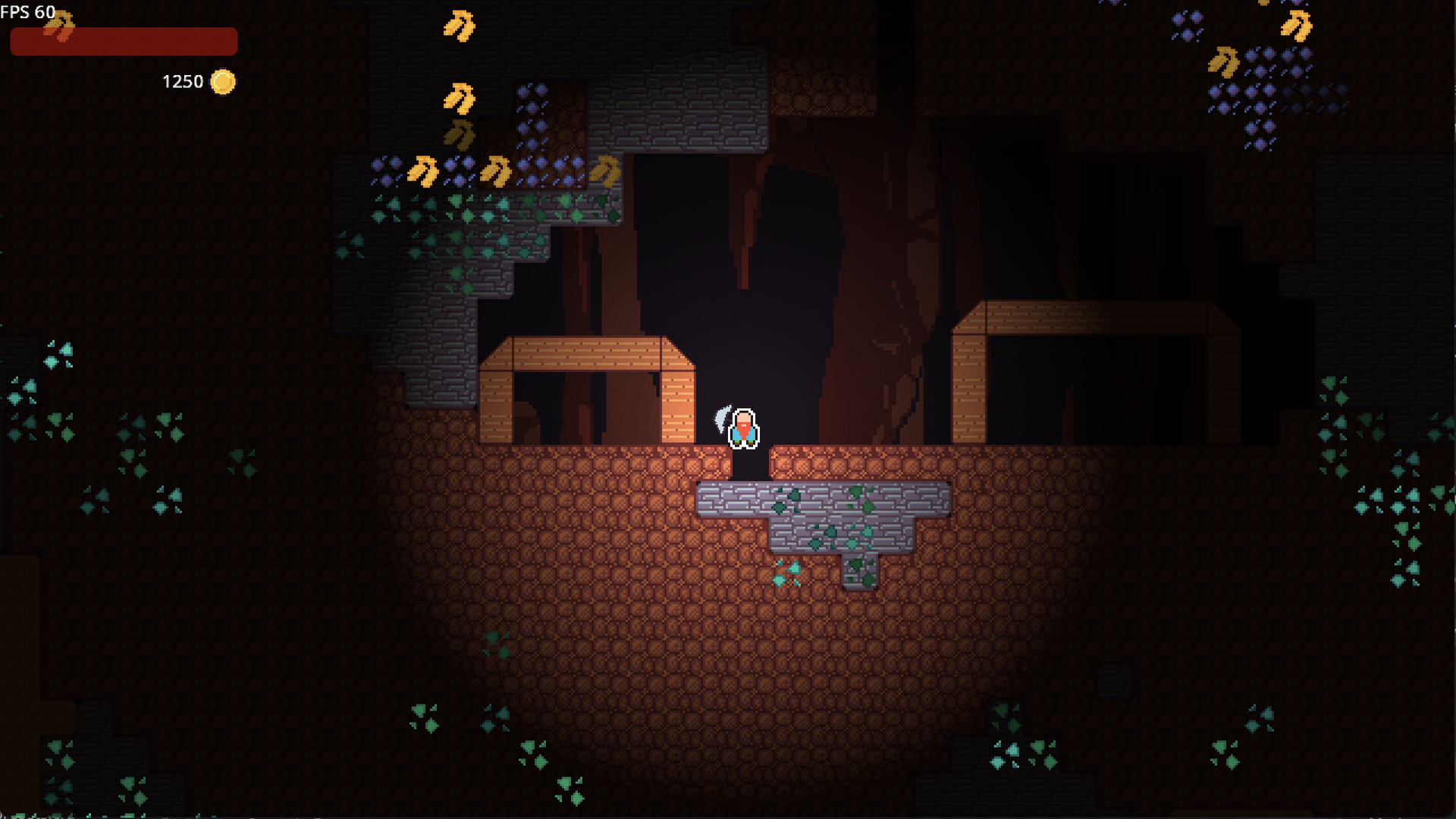Click the miner character holding the pickaxe
This screenshot has height=819, width=1456.
coord(742,431)
